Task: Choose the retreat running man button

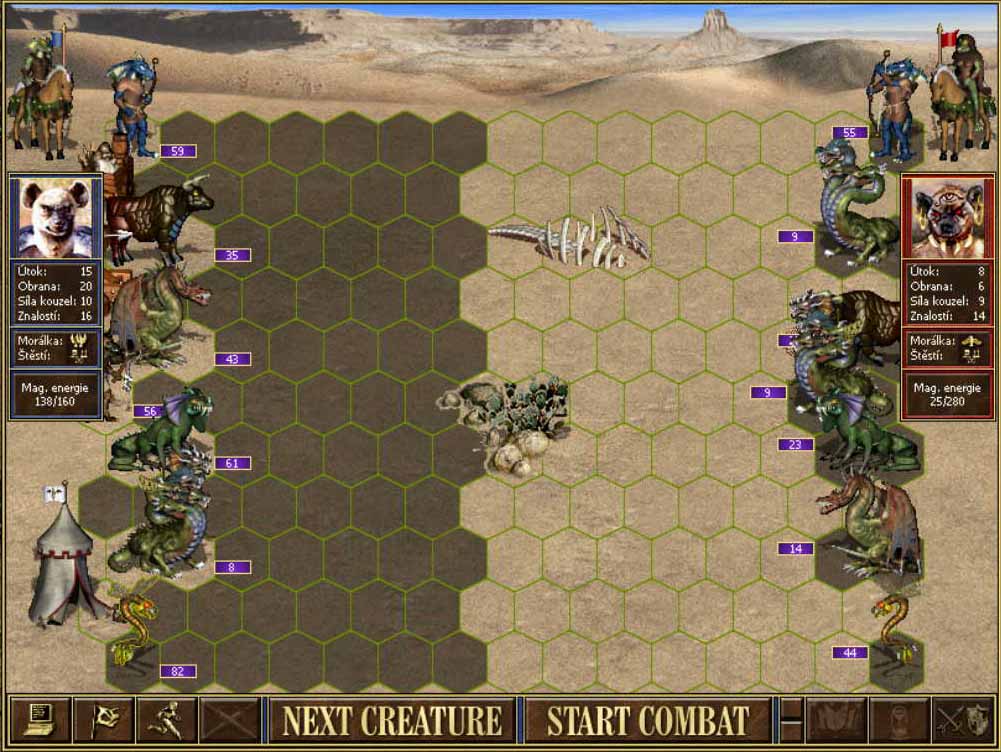Action: 166,719
